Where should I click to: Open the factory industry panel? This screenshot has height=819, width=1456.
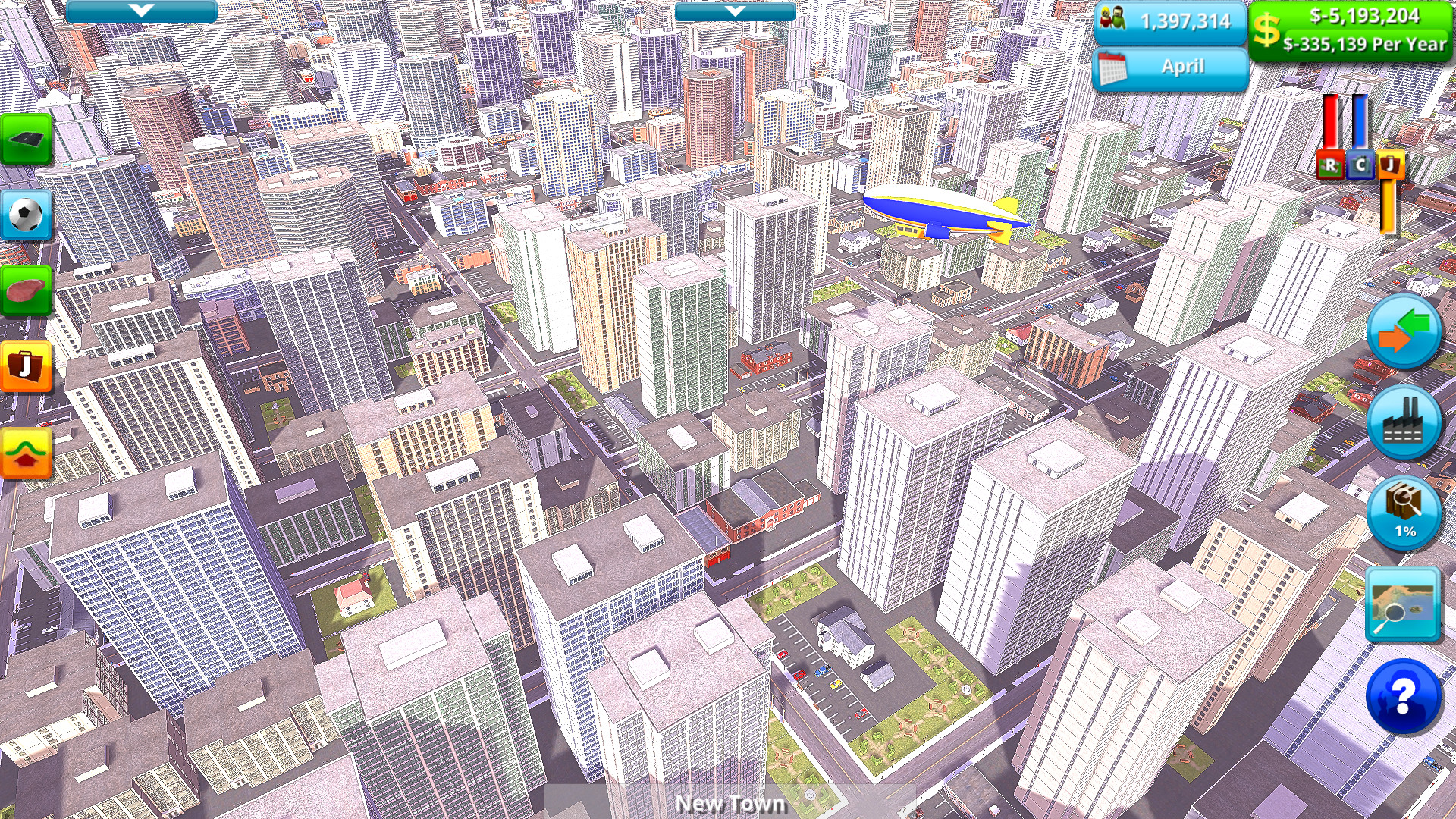coord(1404,422)
